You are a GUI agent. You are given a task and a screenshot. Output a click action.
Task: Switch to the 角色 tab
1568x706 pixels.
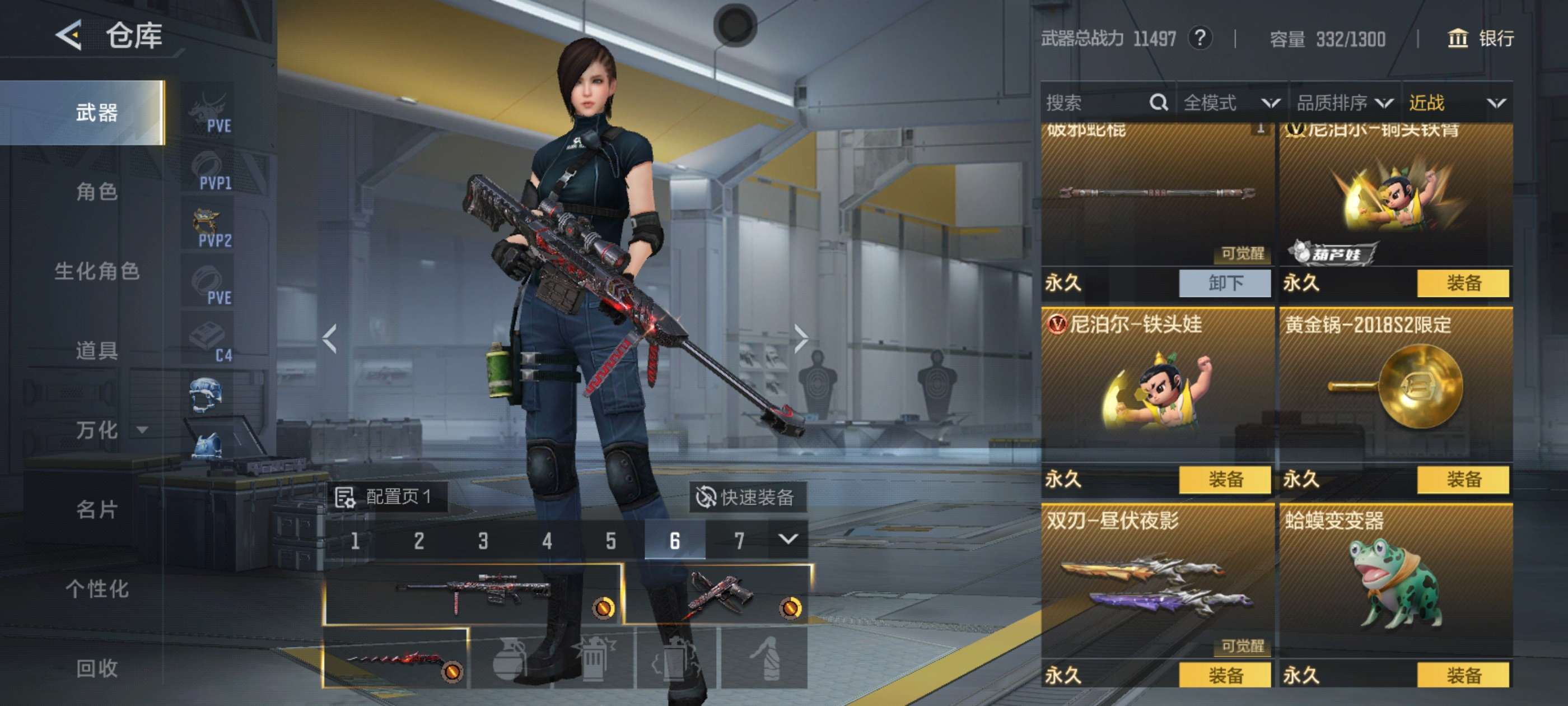[96, 192]
